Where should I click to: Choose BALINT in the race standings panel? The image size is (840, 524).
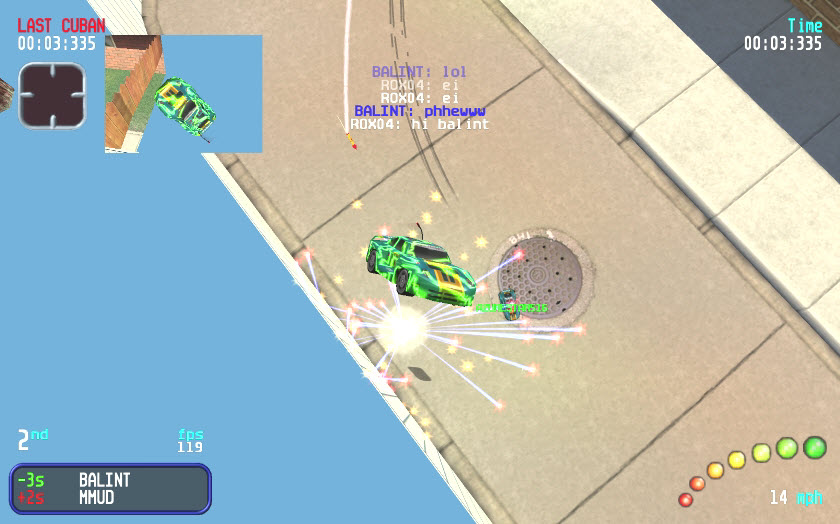(x=104, y=480)
